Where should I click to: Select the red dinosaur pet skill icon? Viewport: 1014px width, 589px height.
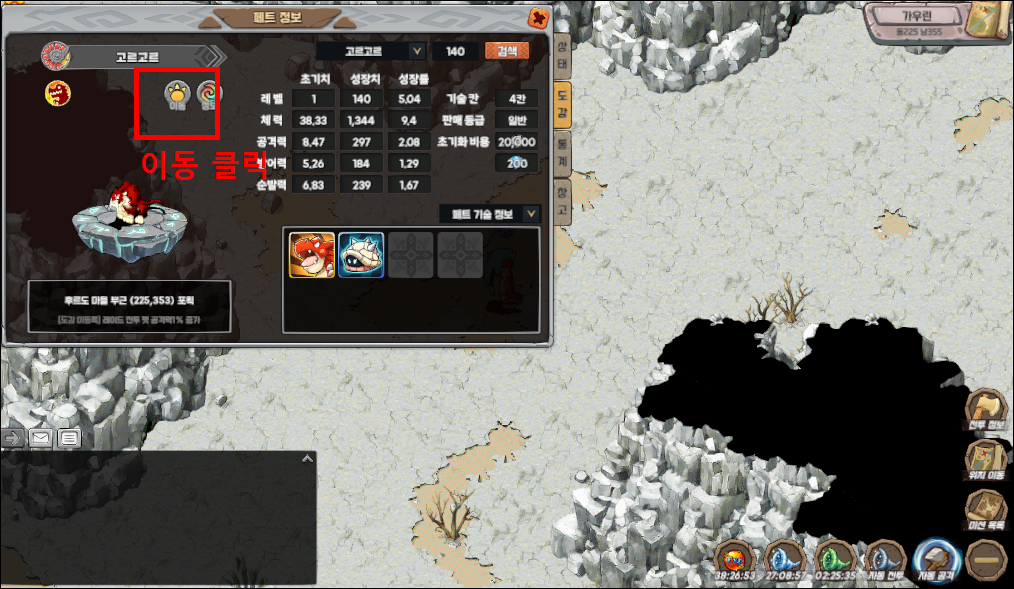[312, 254]
